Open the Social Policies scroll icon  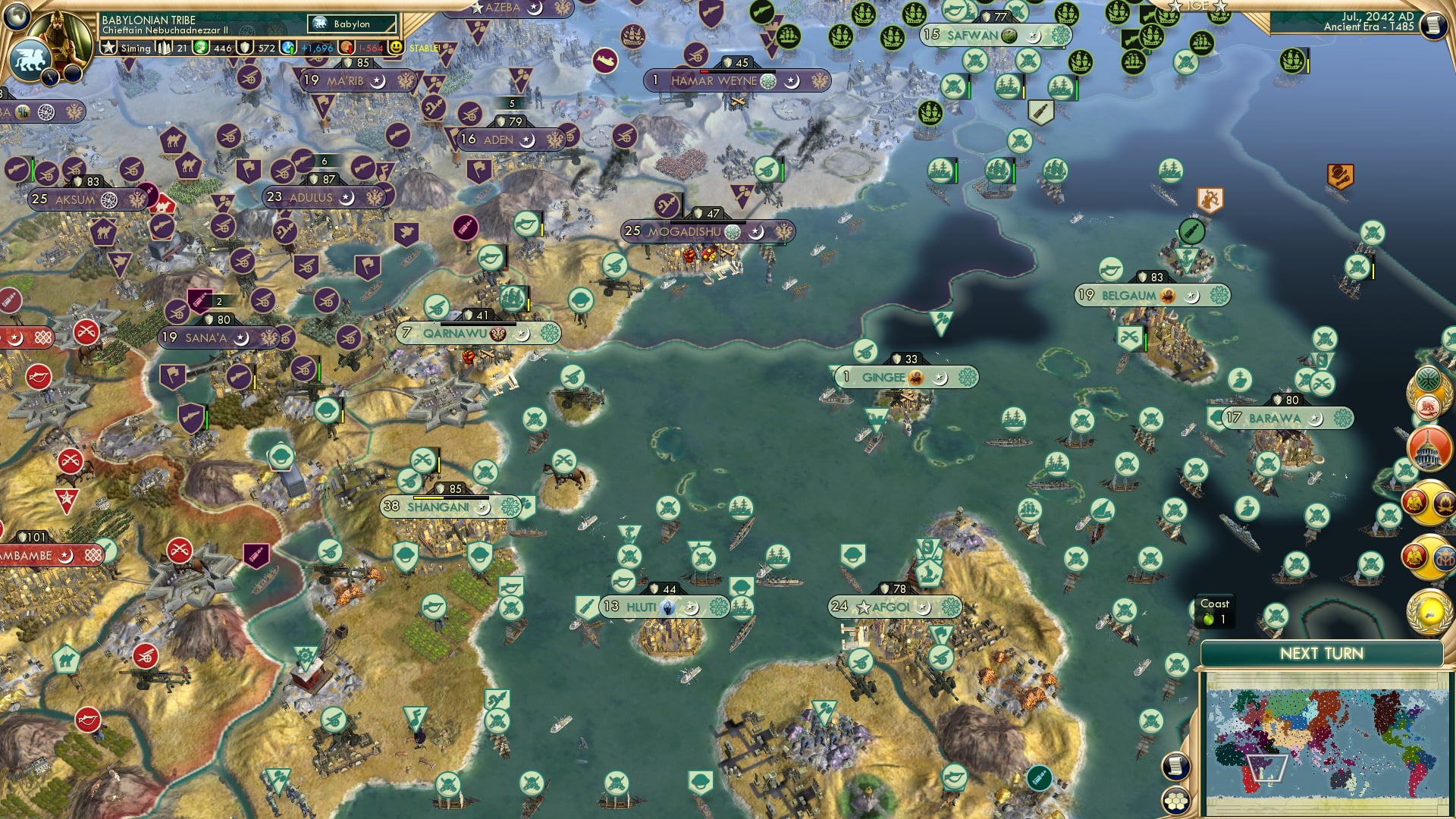click(1175, 767)
